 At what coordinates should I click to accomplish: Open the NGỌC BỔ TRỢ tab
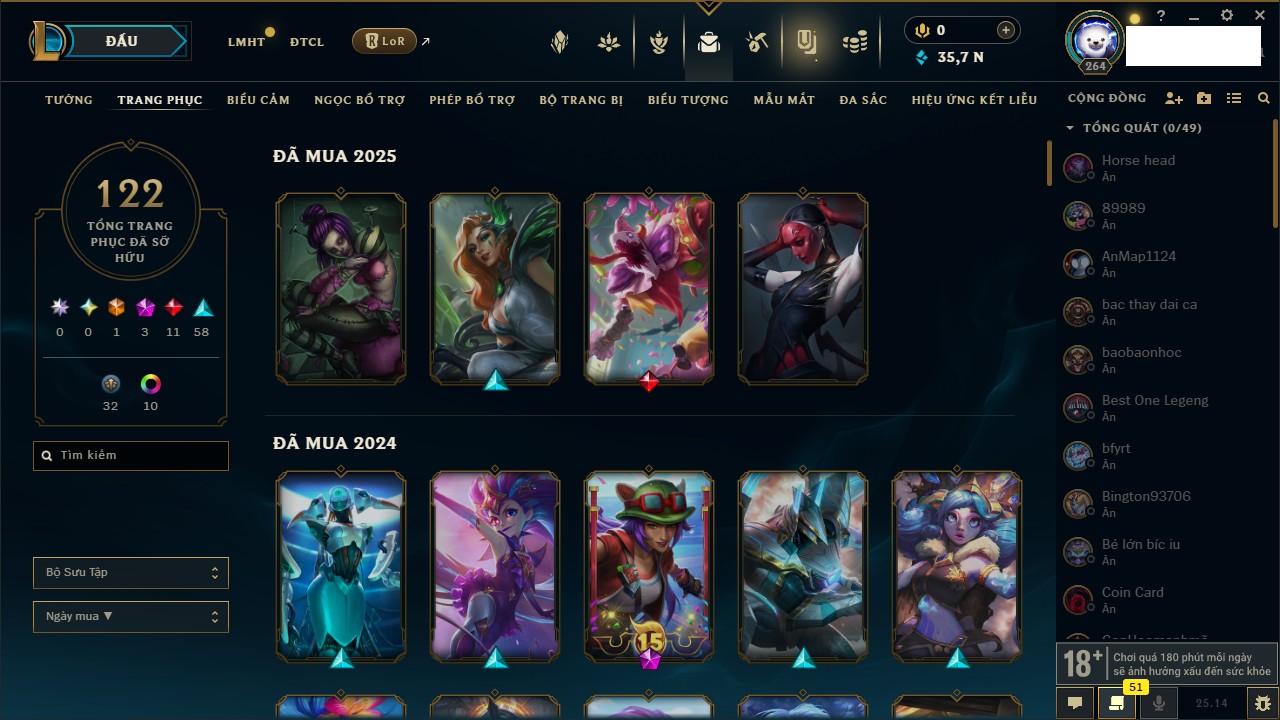359,100
